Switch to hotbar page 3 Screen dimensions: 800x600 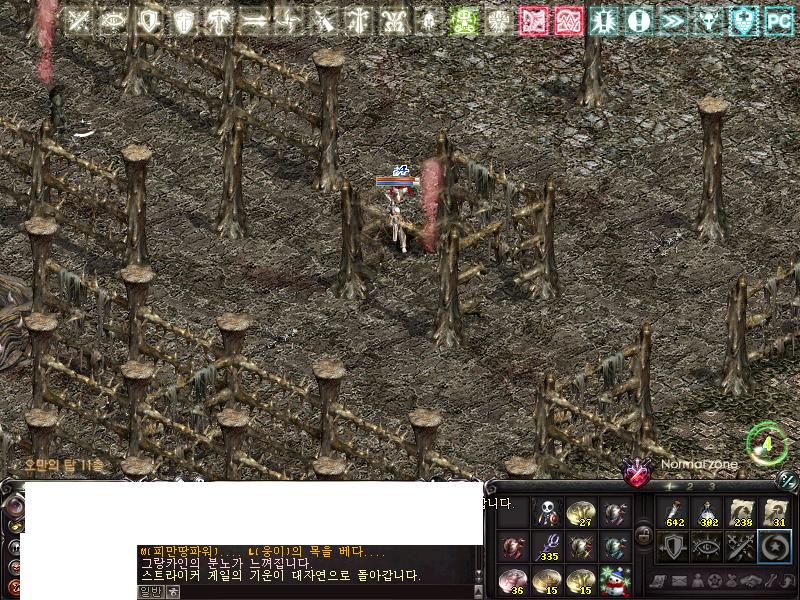[x=711, y=487]
